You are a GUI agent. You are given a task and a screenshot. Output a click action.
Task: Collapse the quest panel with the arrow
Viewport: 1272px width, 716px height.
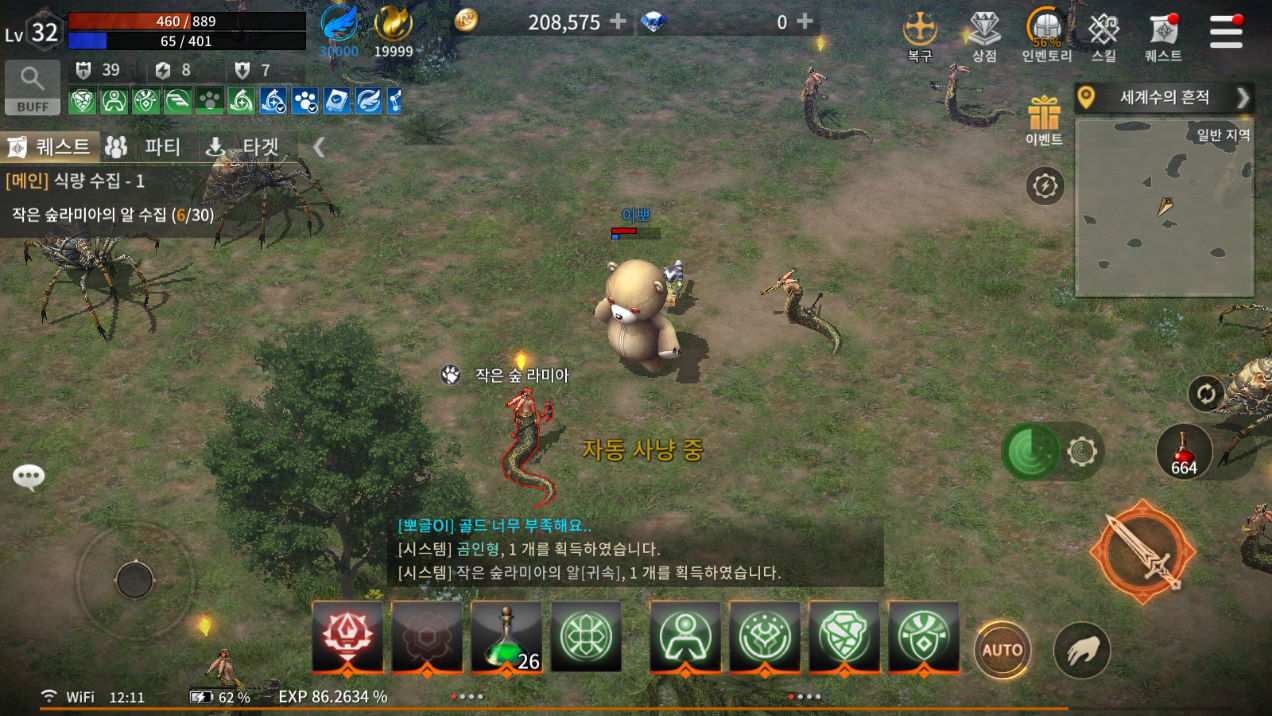point(319,147)
